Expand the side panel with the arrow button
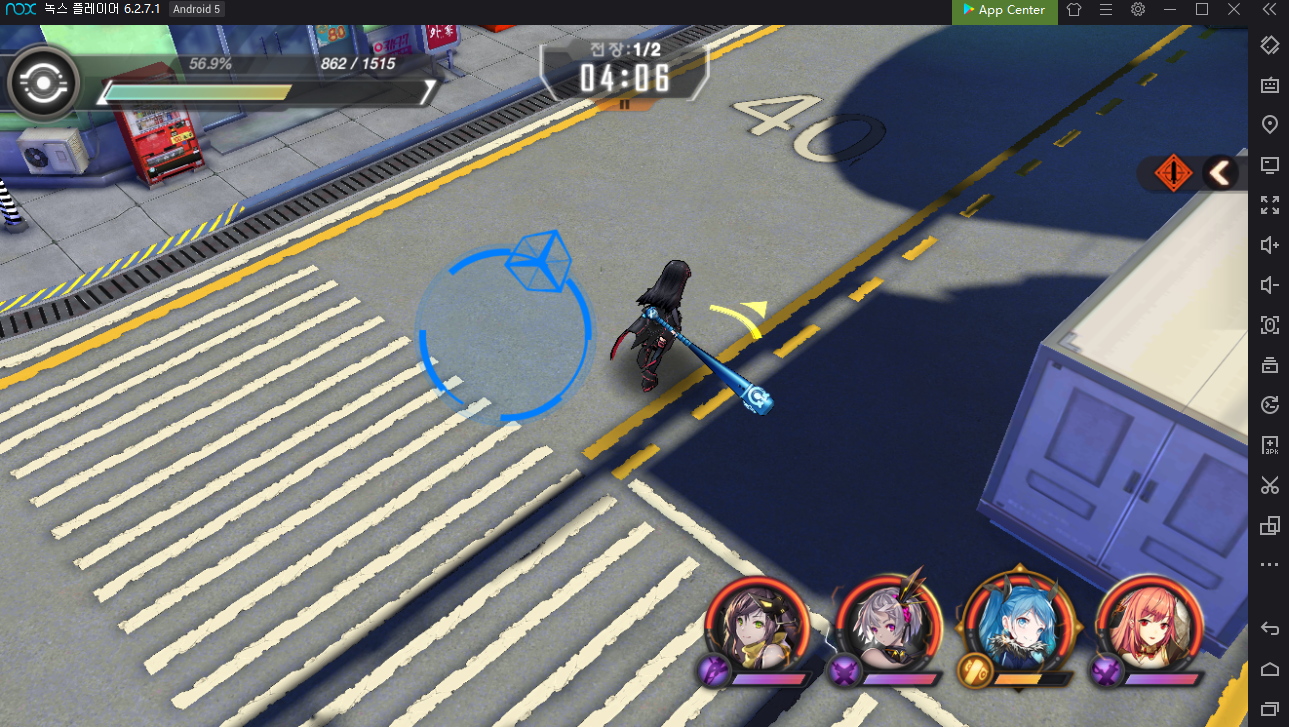This screenshot has height=727, width=1289. pyautogui.click(x=1220, y=174)
